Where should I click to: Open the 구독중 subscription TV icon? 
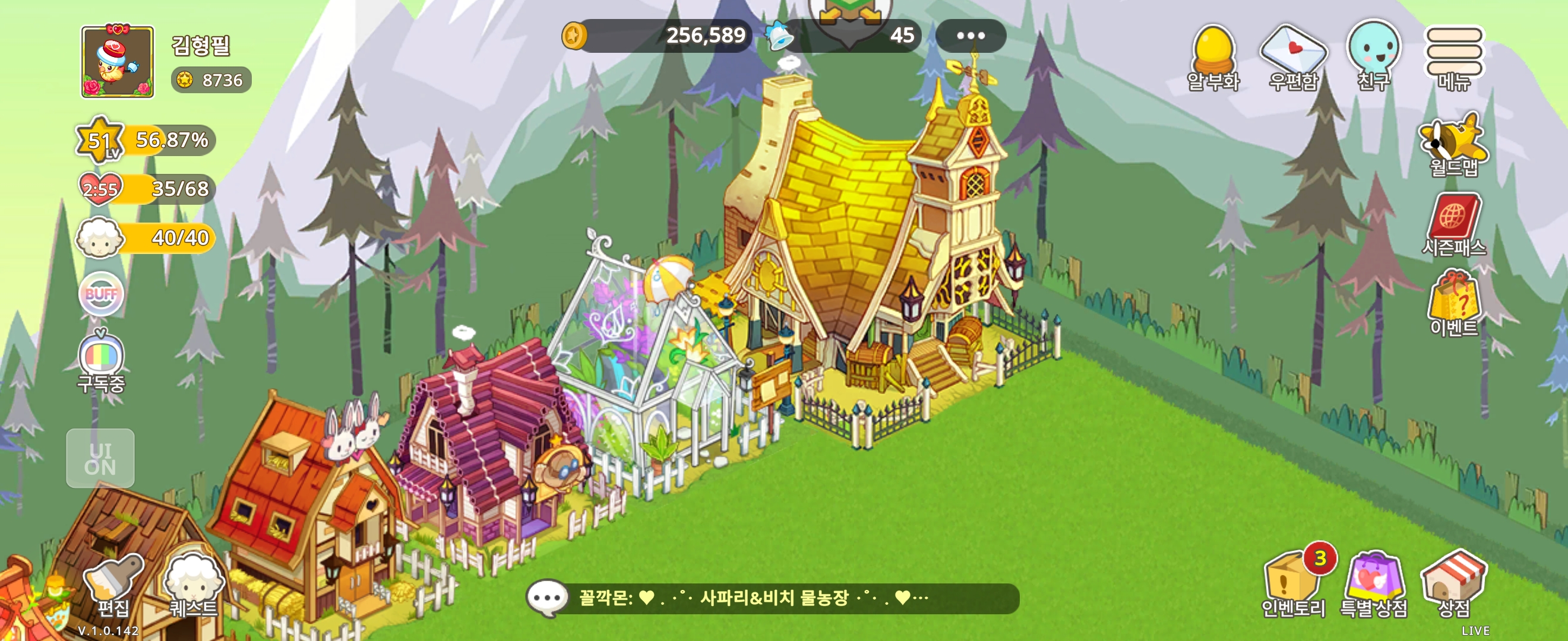[x=101, y=361]
